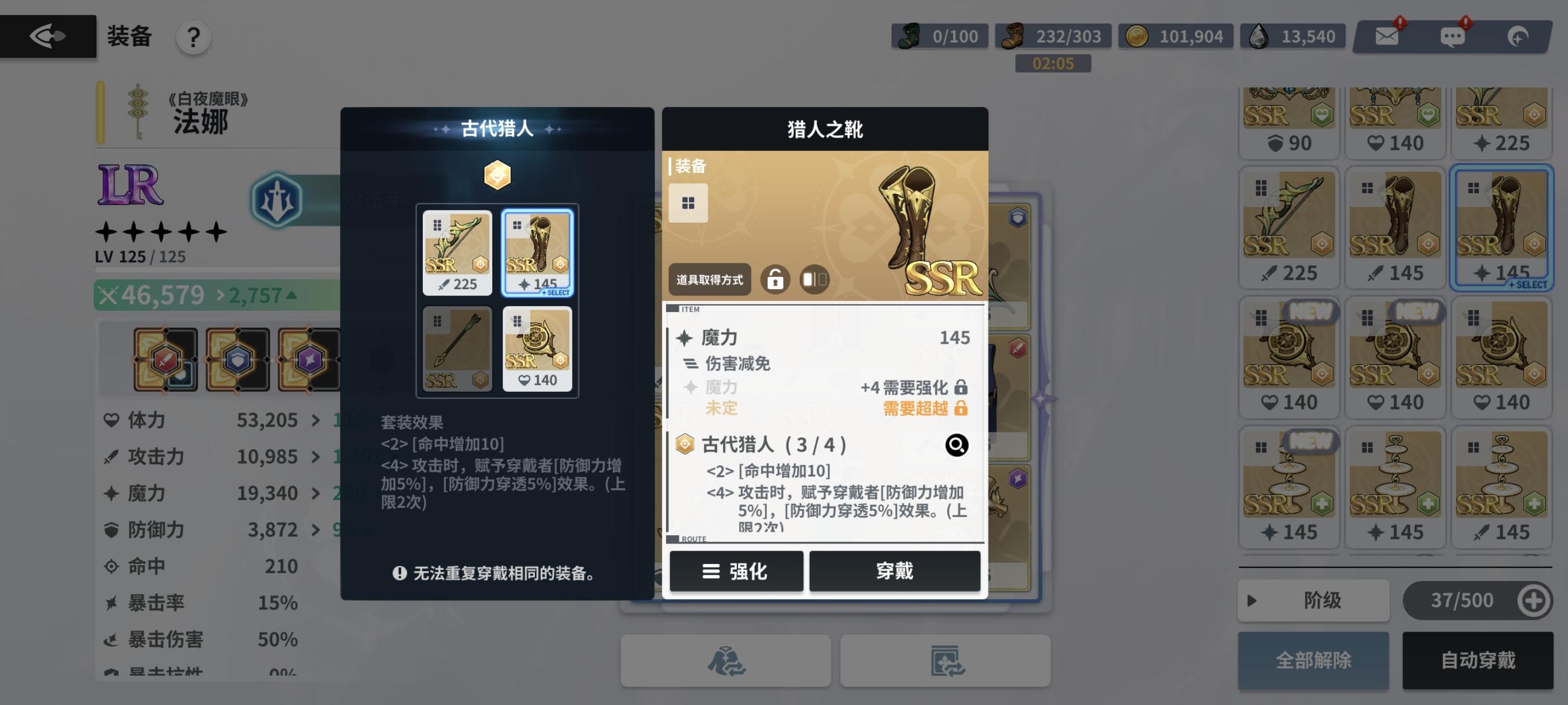
Task: Expand the 阶级 section
Action: click(1313, 600)
